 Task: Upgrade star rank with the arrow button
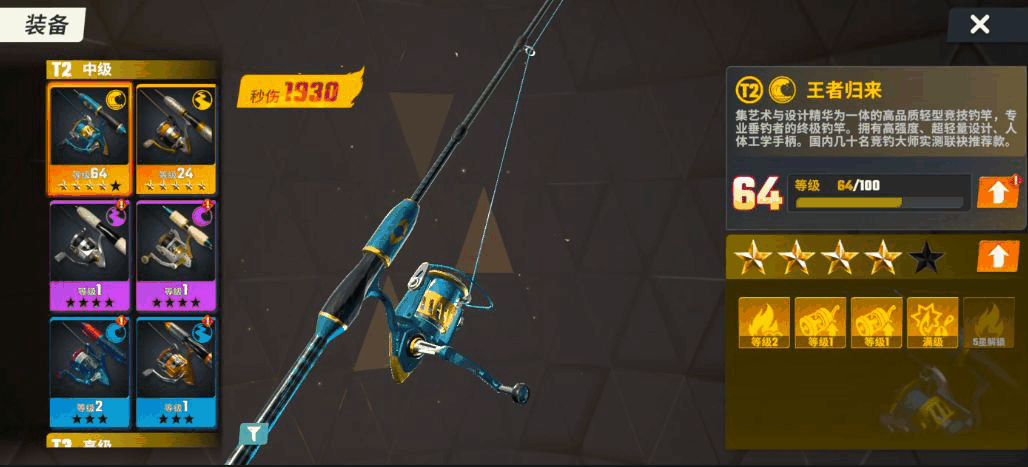(997, 257)
